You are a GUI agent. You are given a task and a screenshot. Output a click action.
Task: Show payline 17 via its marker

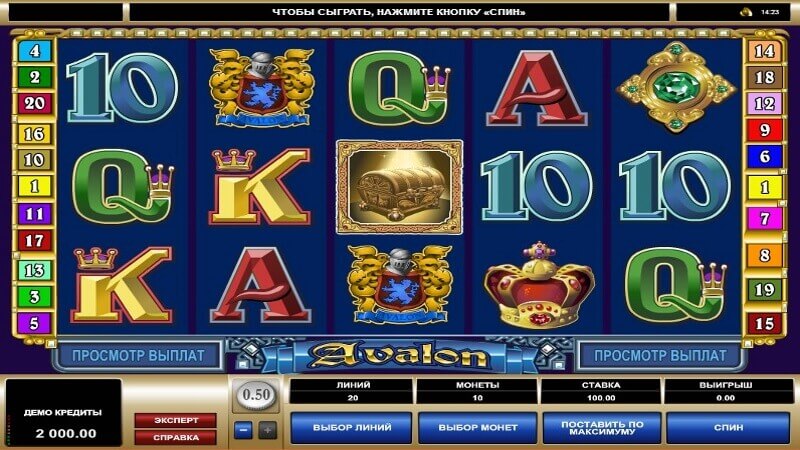34,240
